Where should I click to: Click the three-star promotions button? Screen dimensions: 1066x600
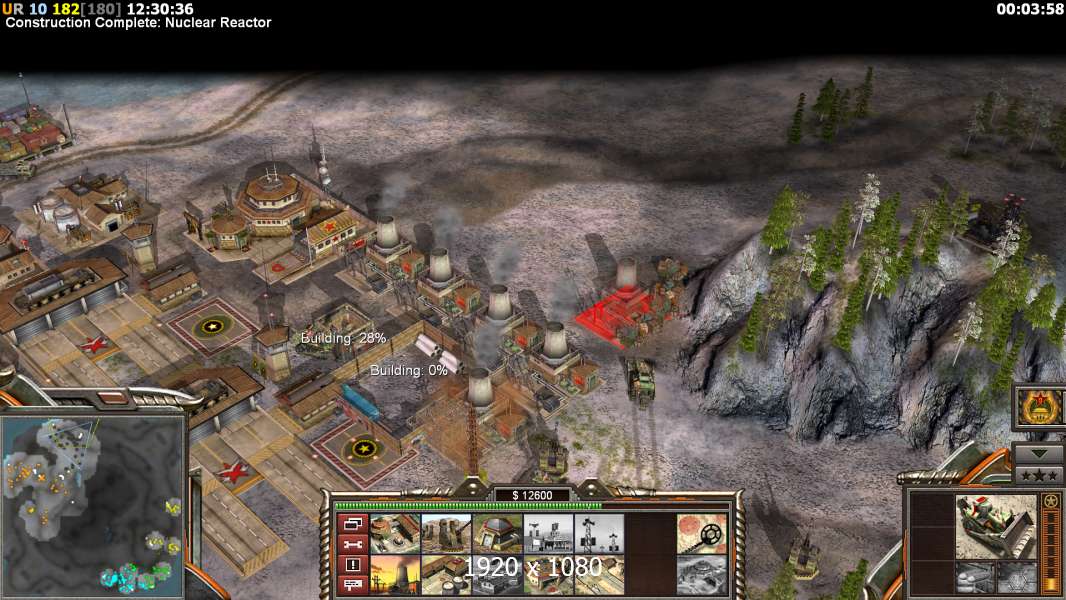click(x=1038, y=474)
